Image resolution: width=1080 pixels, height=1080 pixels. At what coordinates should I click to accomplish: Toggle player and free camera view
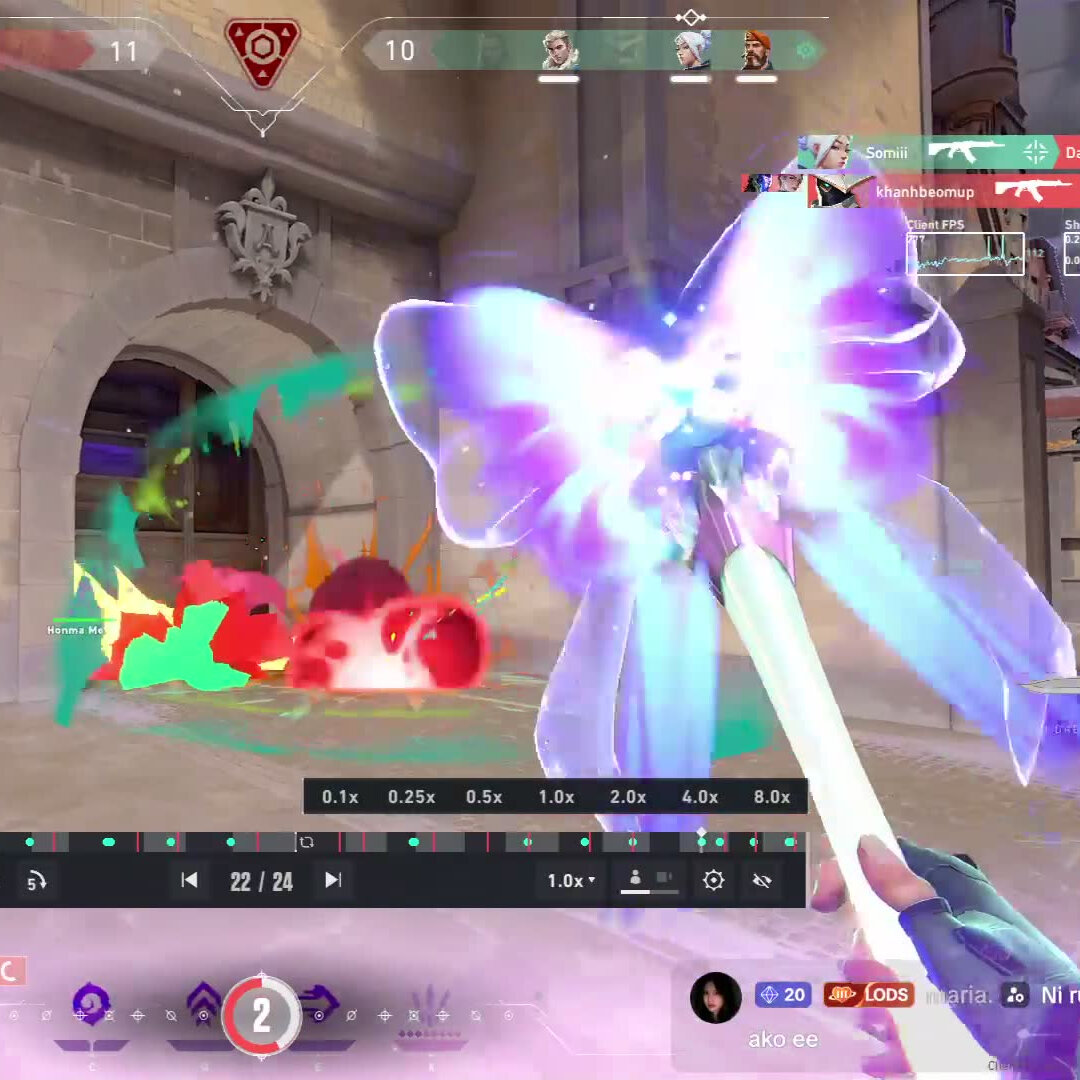click(649, 880)
